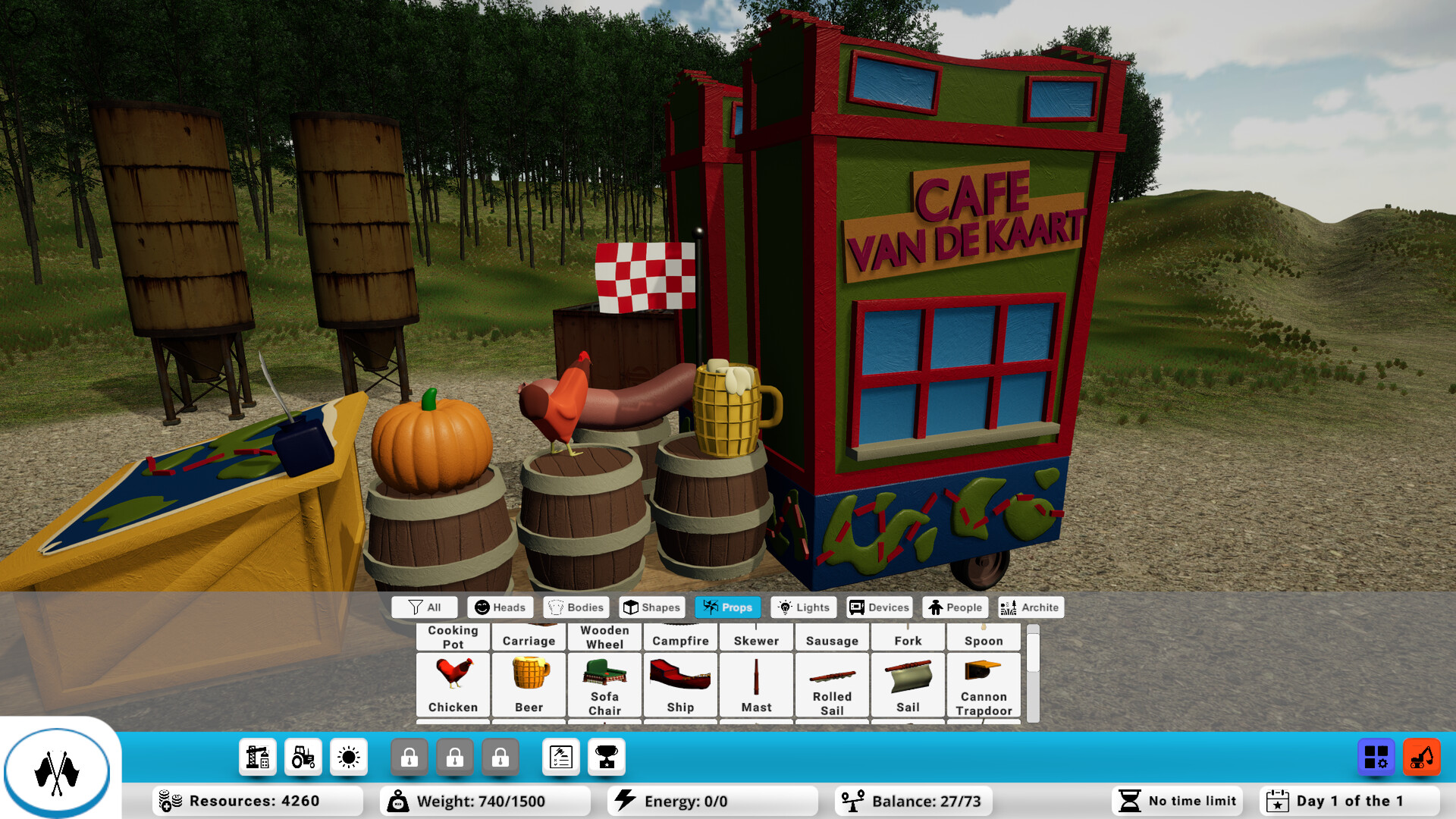Select the Cannon Trapdoor prop
Screen dimensions: 1456x819
pyautogui.click(x=984, y=685)
